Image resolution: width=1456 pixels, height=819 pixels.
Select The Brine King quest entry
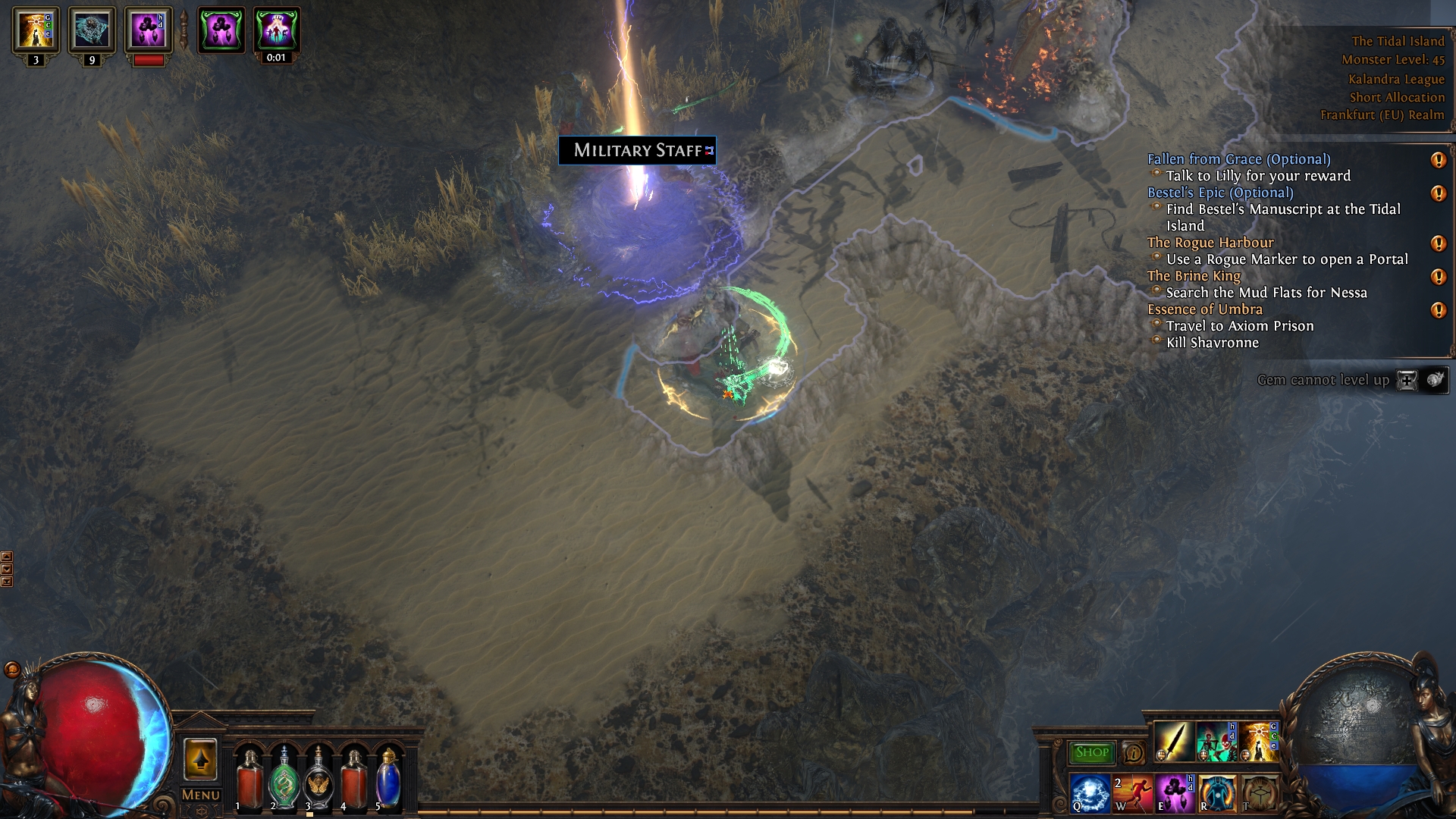point(1194,276)
